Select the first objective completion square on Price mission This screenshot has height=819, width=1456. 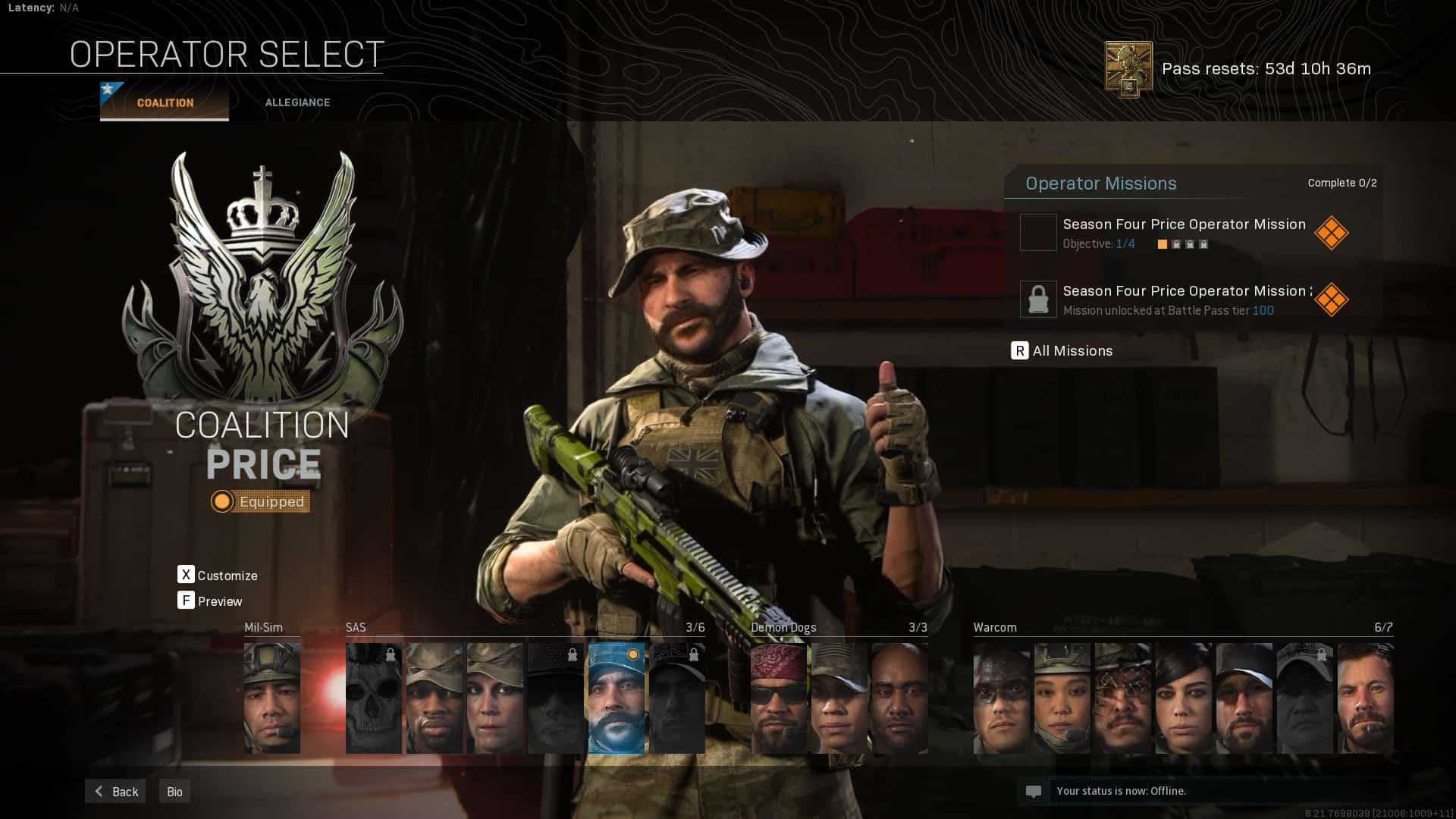coord(1163,244)
